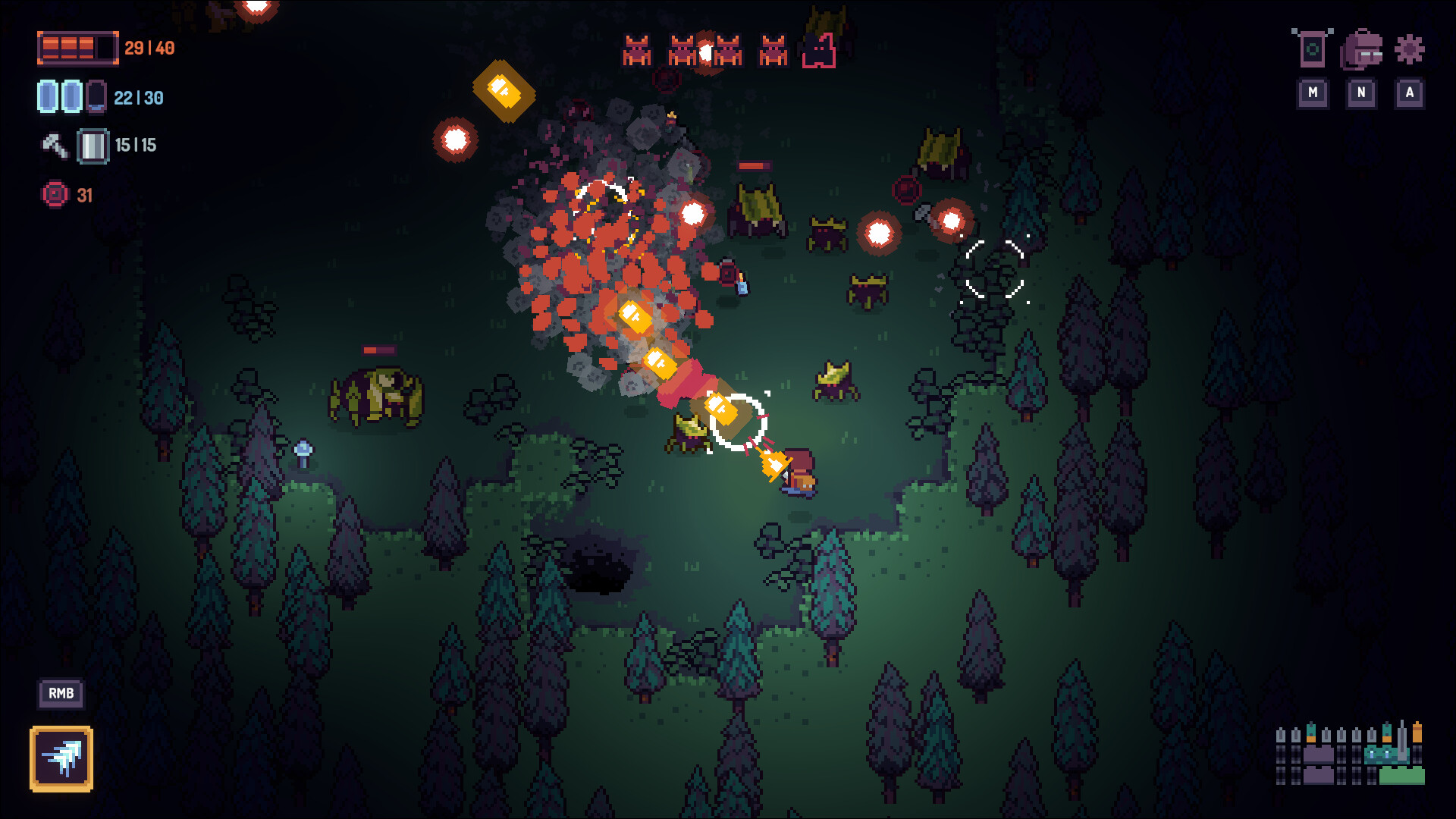Expand the RMB ability label
The image size is (1456, 819).
pos(61,693)
